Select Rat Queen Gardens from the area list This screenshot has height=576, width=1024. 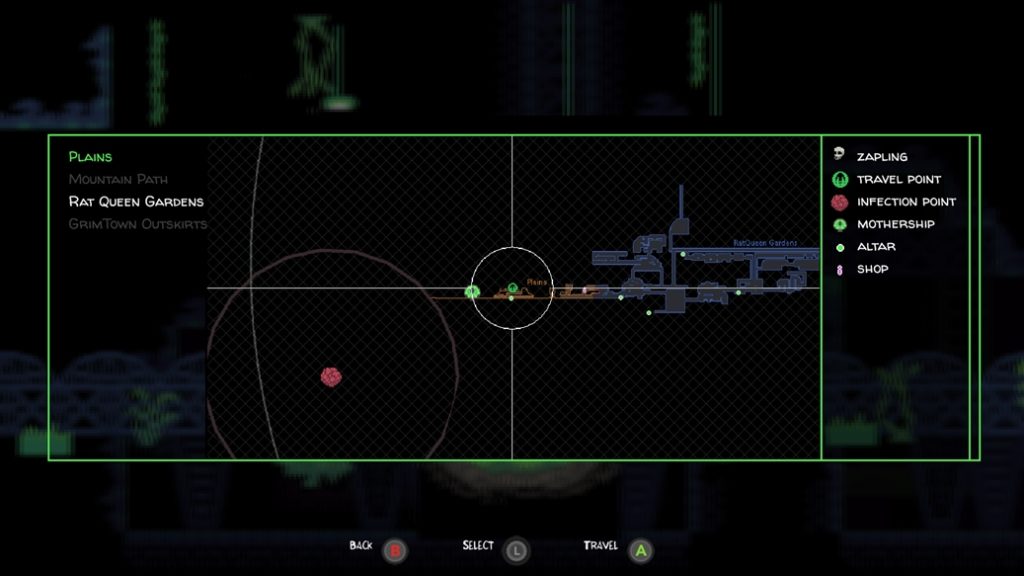[136, 202]
